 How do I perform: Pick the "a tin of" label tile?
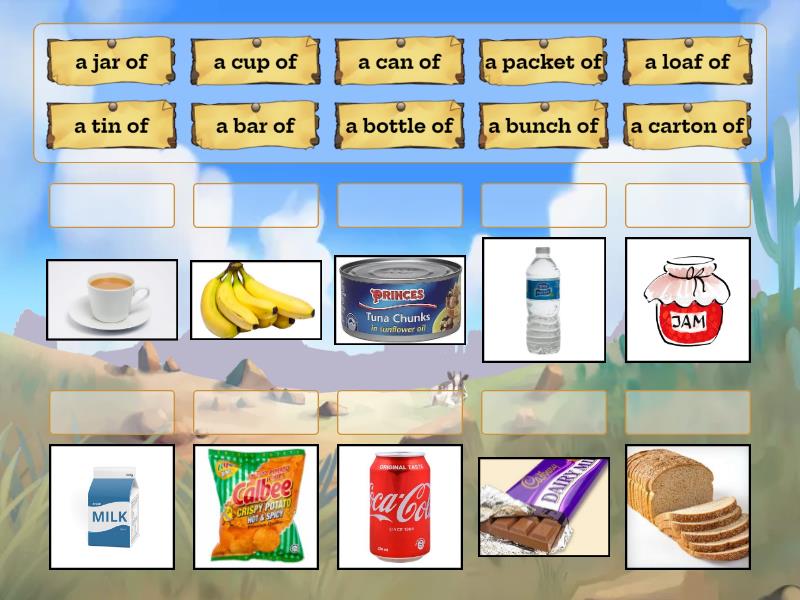(111, 126)
